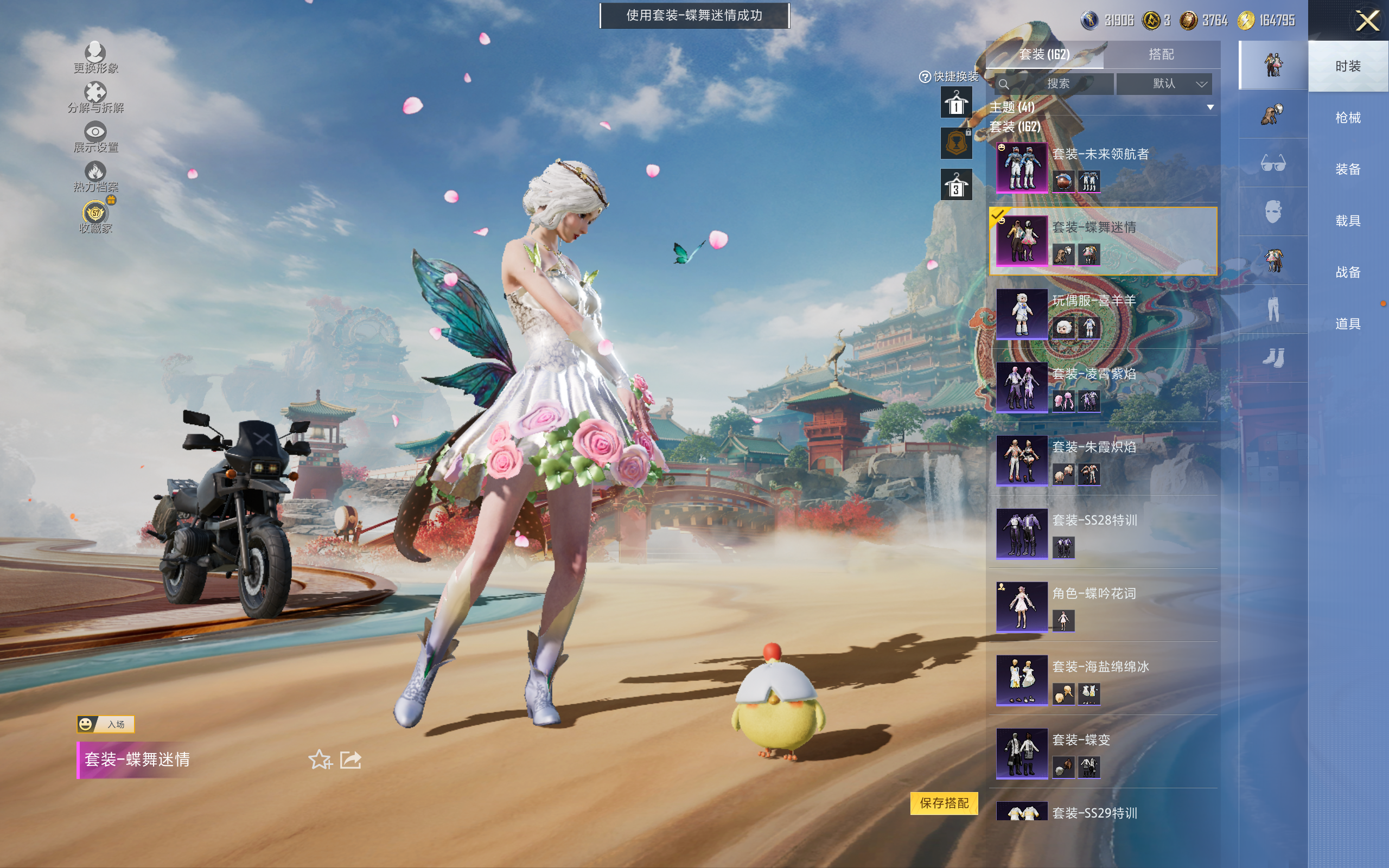Open 展示设置 display settings
The width and height of the screenshot is (1389, 868).
pos(95,138)
